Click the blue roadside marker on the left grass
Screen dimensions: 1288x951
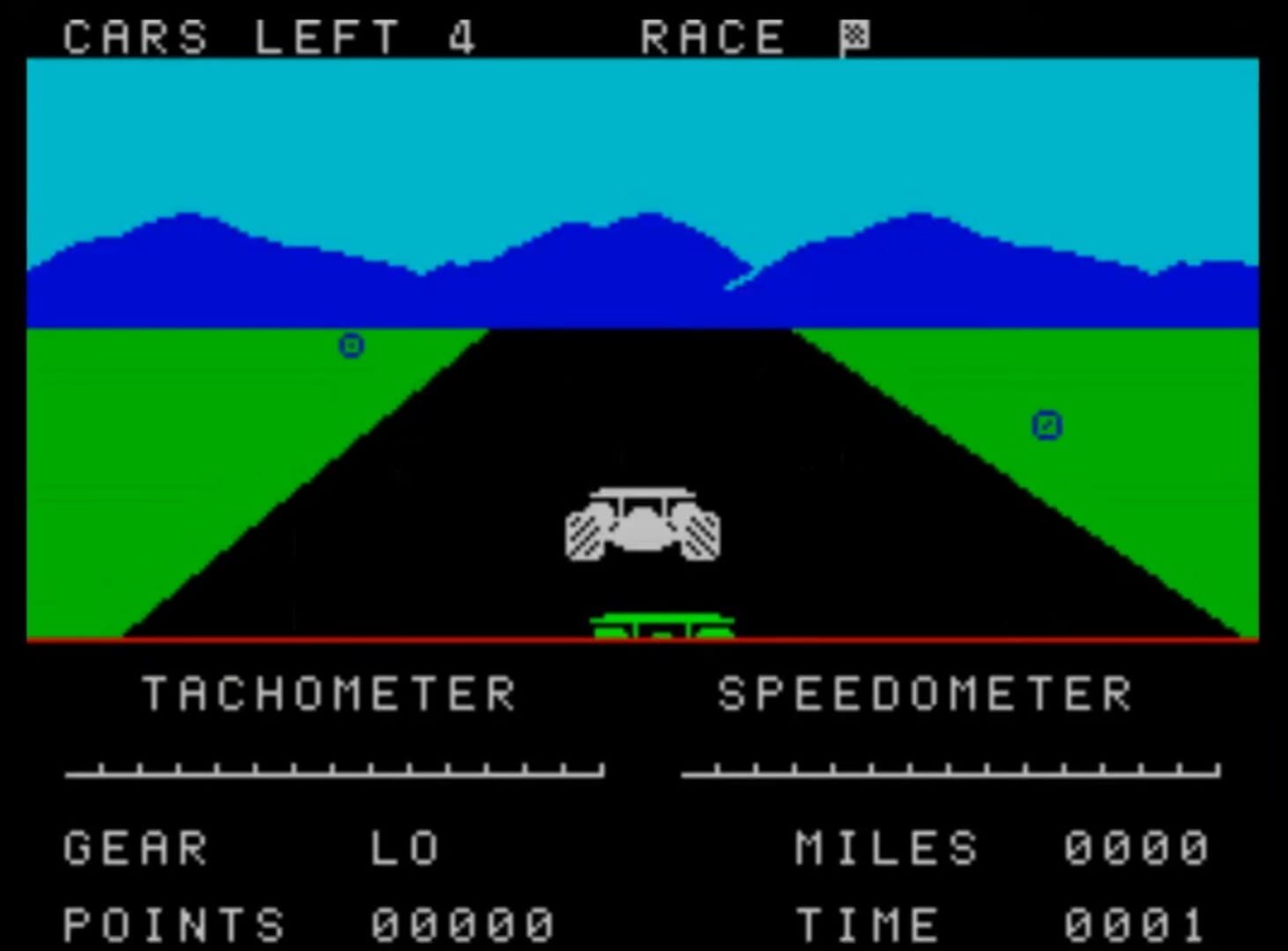pyautogui.click(x=350, y=347)
